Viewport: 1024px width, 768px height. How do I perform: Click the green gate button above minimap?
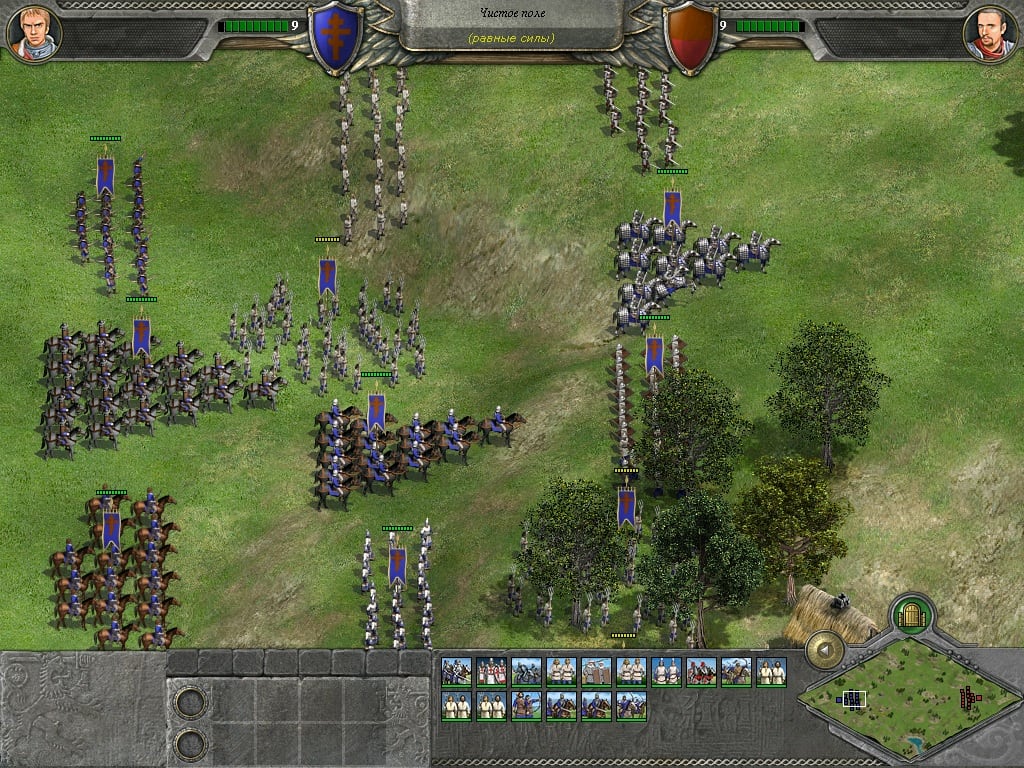tap(911, 612)
